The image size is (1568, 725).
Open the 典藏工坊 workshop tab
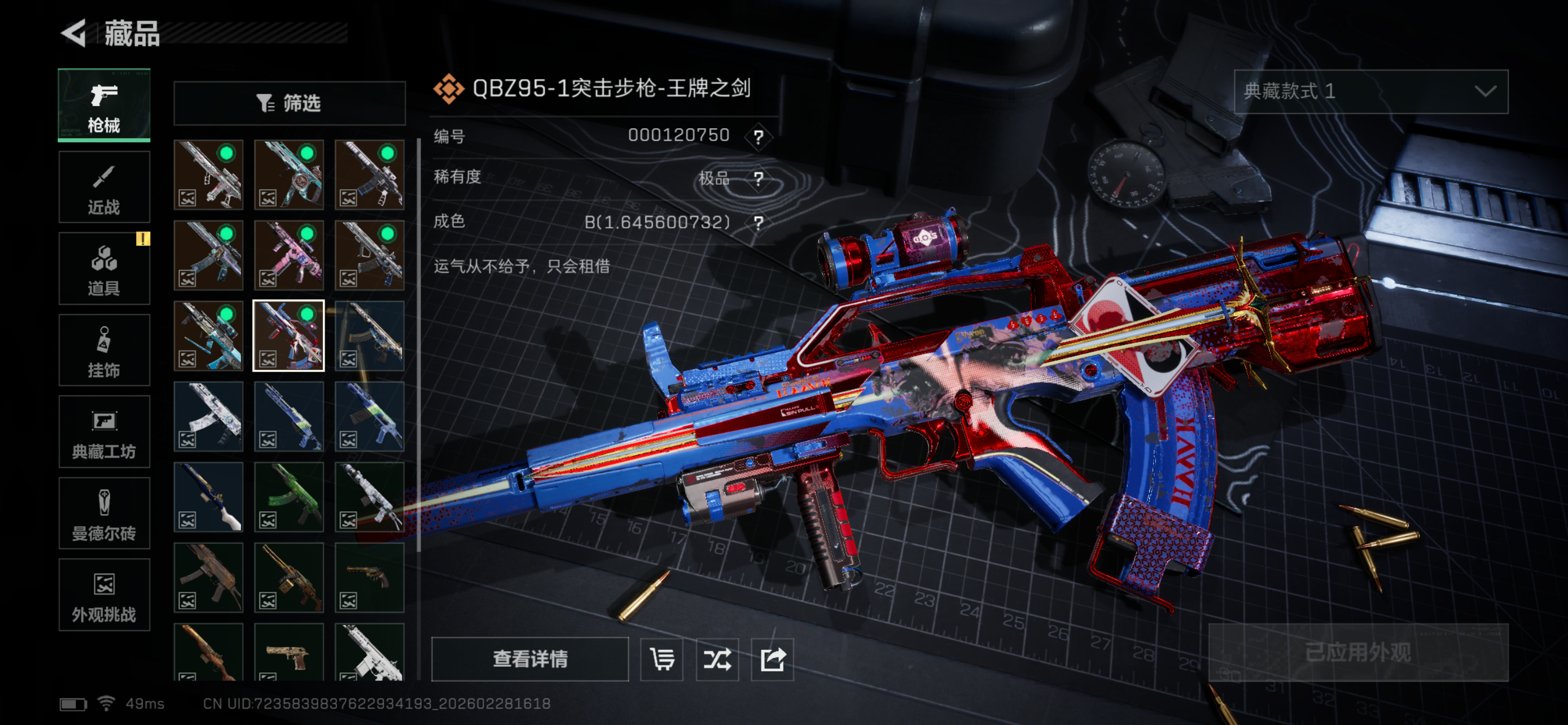pos(104,432)
